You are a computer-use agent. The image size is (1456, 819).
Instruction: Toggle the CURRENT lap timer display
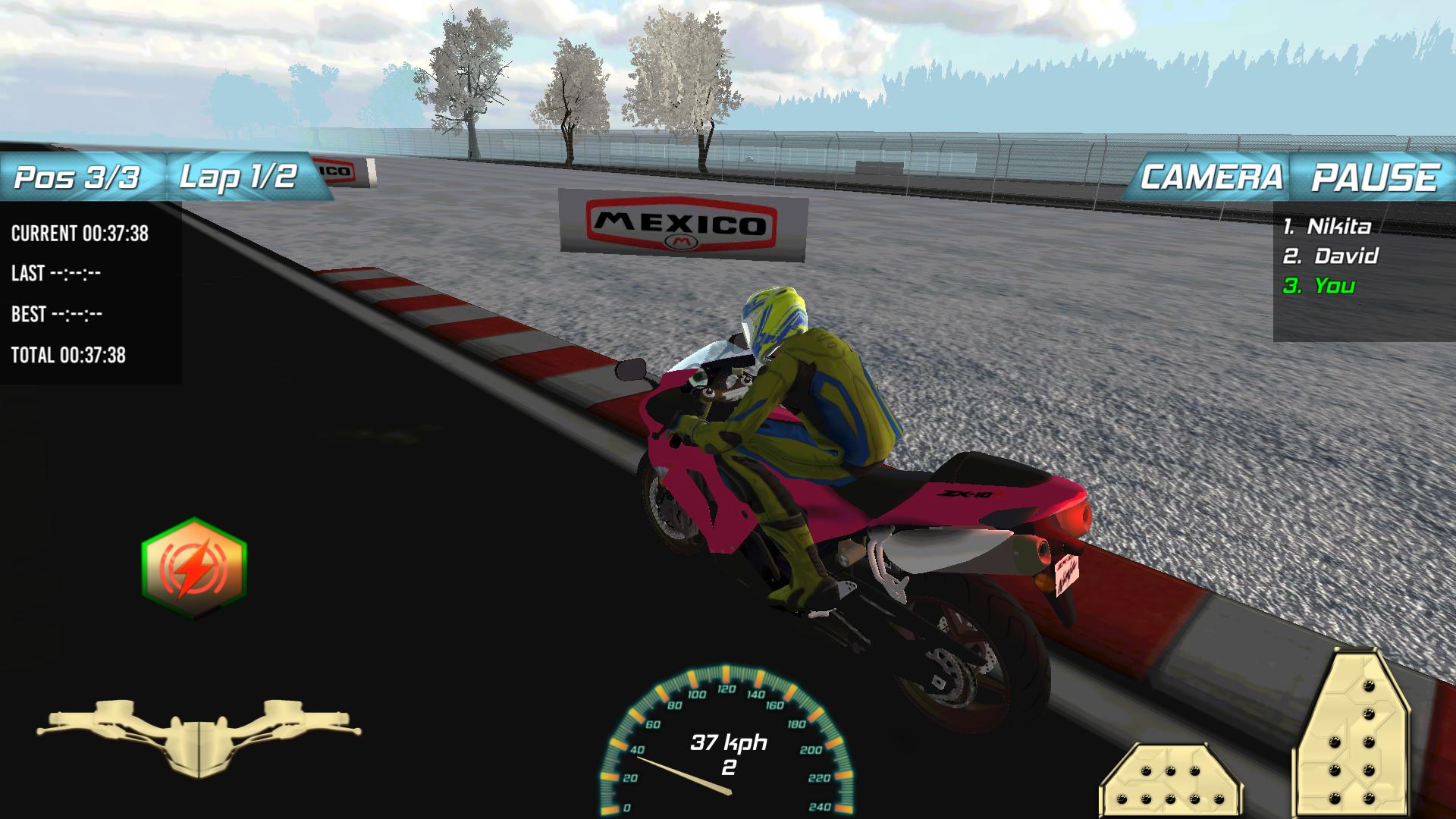pos(80,234)
